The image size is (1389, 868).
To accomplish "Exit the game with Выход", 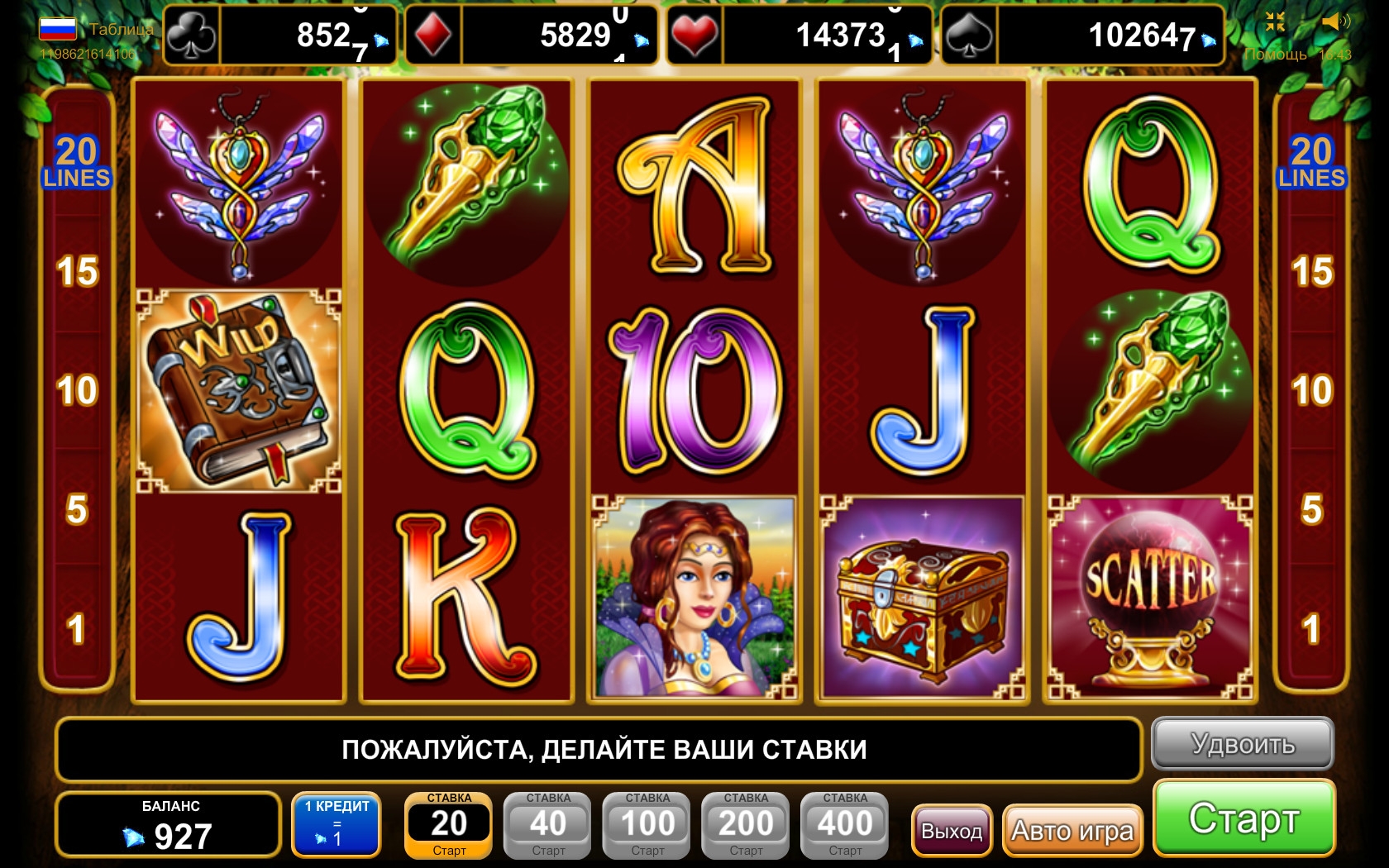I will coord(952,830).
